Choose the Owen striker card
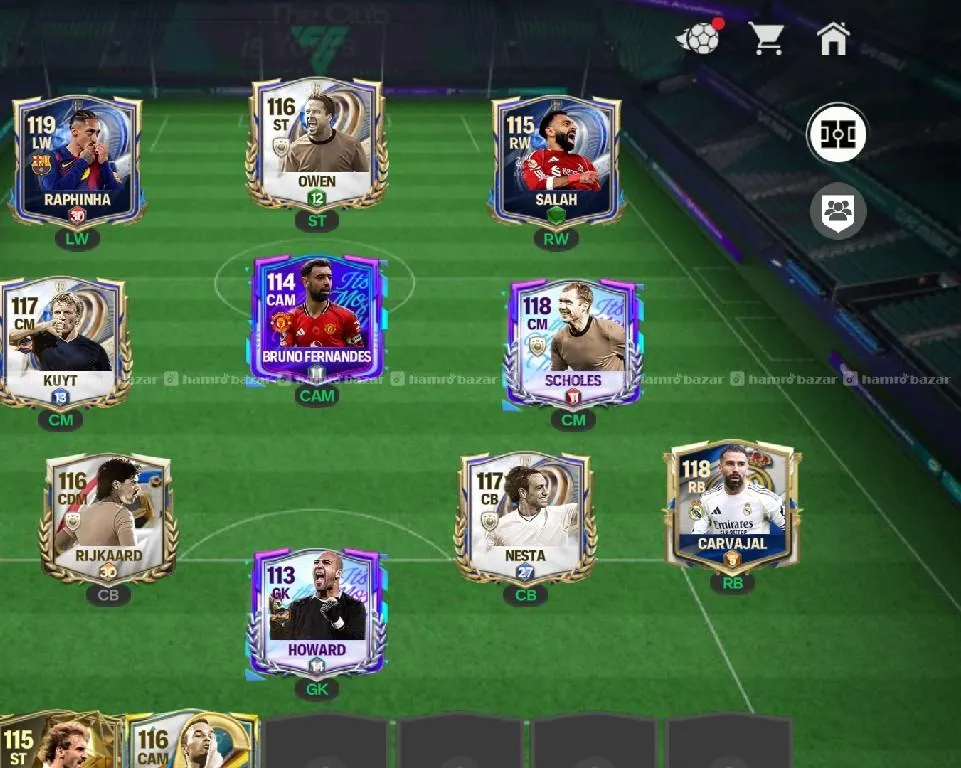The image size is (961, 768). 316,142
